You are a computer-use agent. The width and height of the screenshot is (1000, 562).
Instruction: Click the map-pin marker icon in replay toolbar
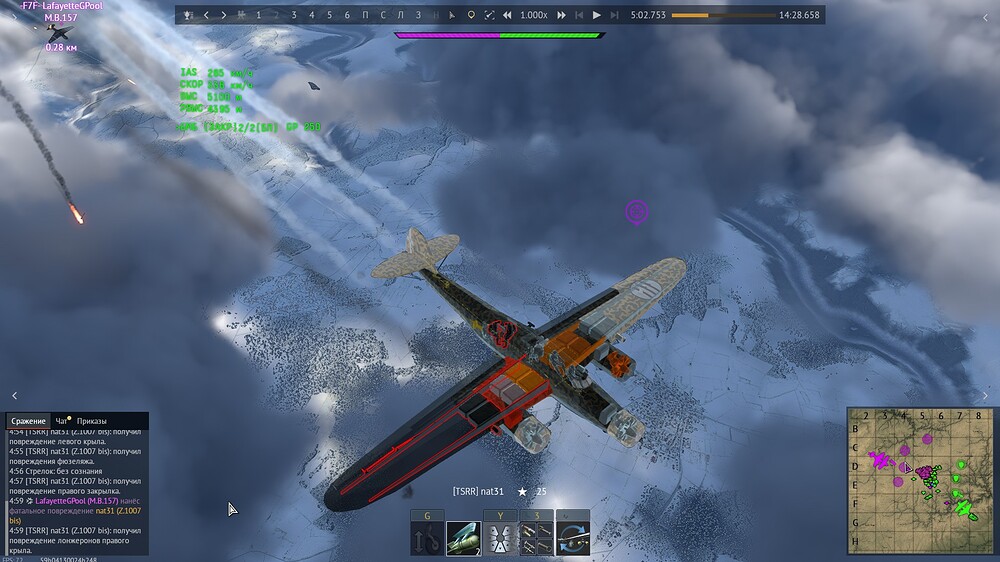(x=471, y=15)
